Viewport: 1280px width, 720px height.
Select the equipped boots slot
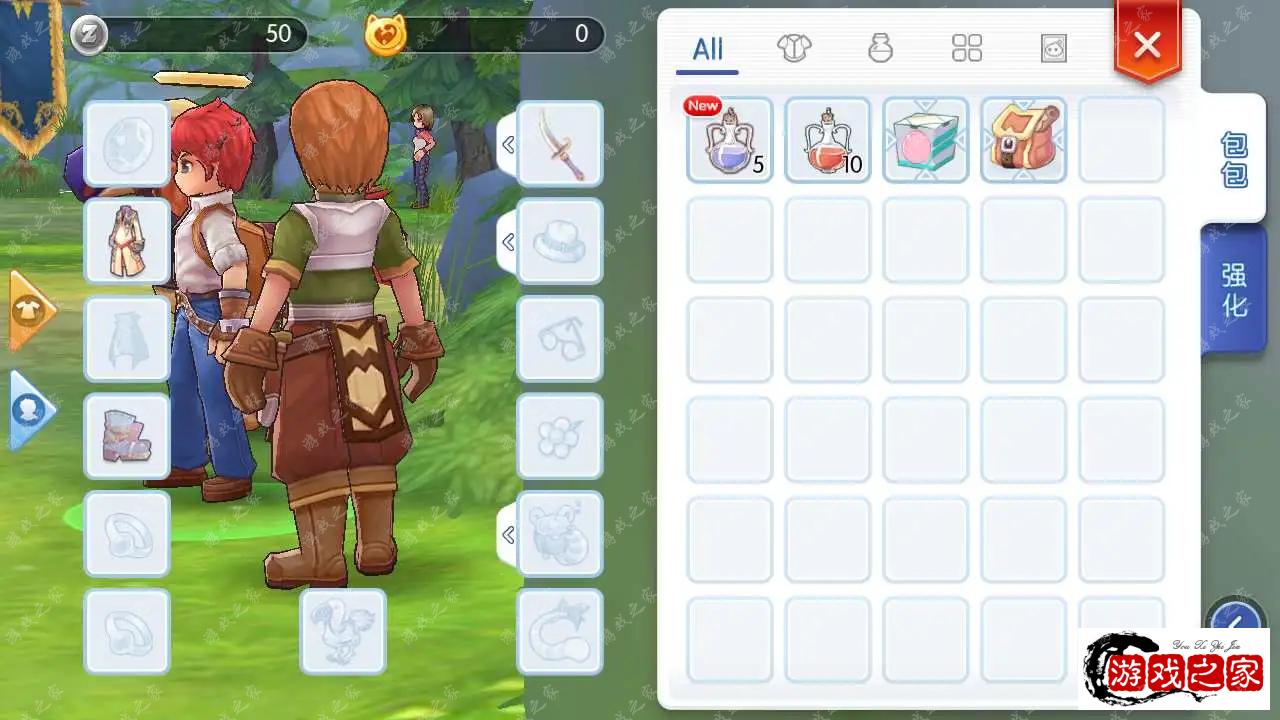127,436
